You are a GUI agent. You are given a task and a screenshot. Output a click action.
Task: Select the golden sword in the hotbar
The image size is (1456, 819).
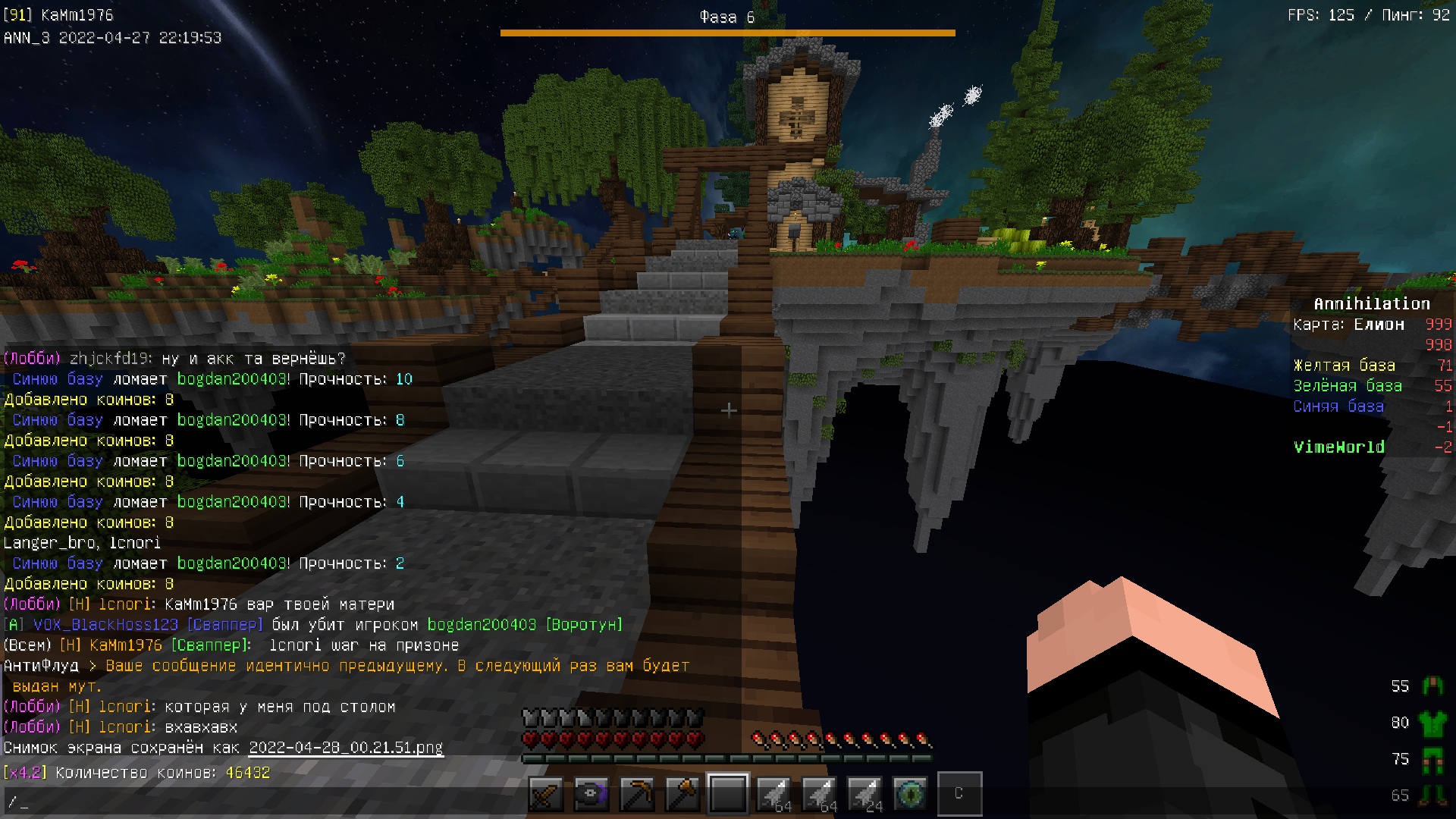(x=546, y=793)
